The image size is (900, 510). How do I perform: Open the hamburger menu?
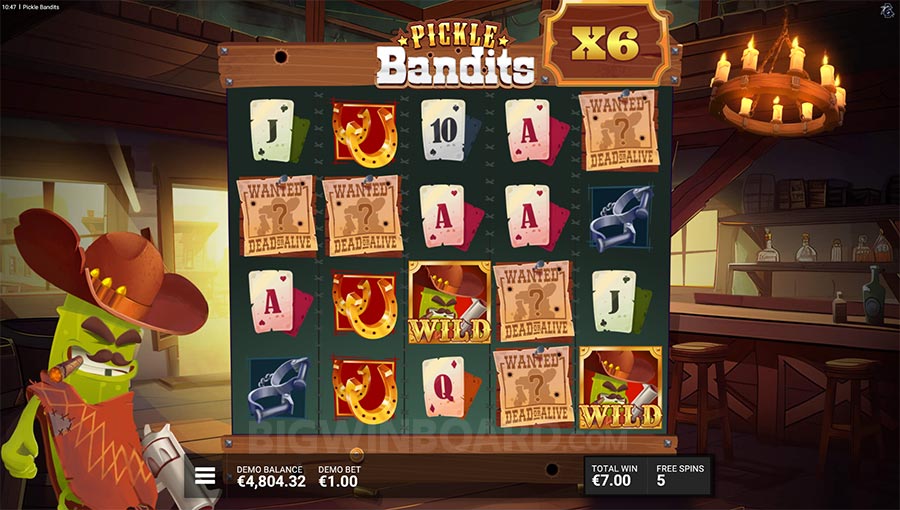coord(205,476)
